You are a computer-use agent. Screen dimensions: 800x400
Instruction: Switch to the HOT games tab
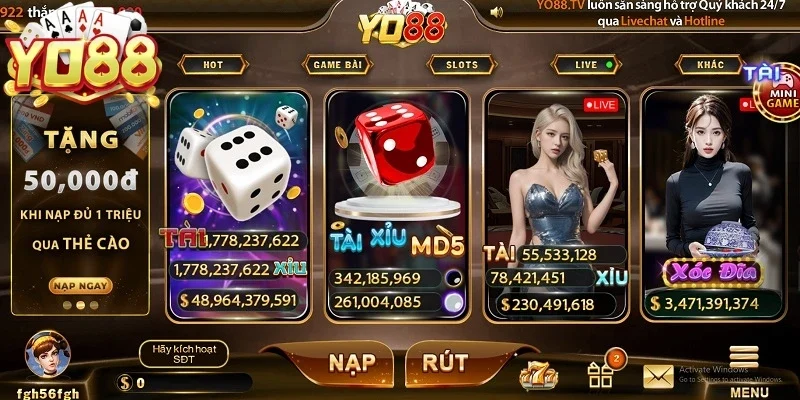click(x=213, y=65)
